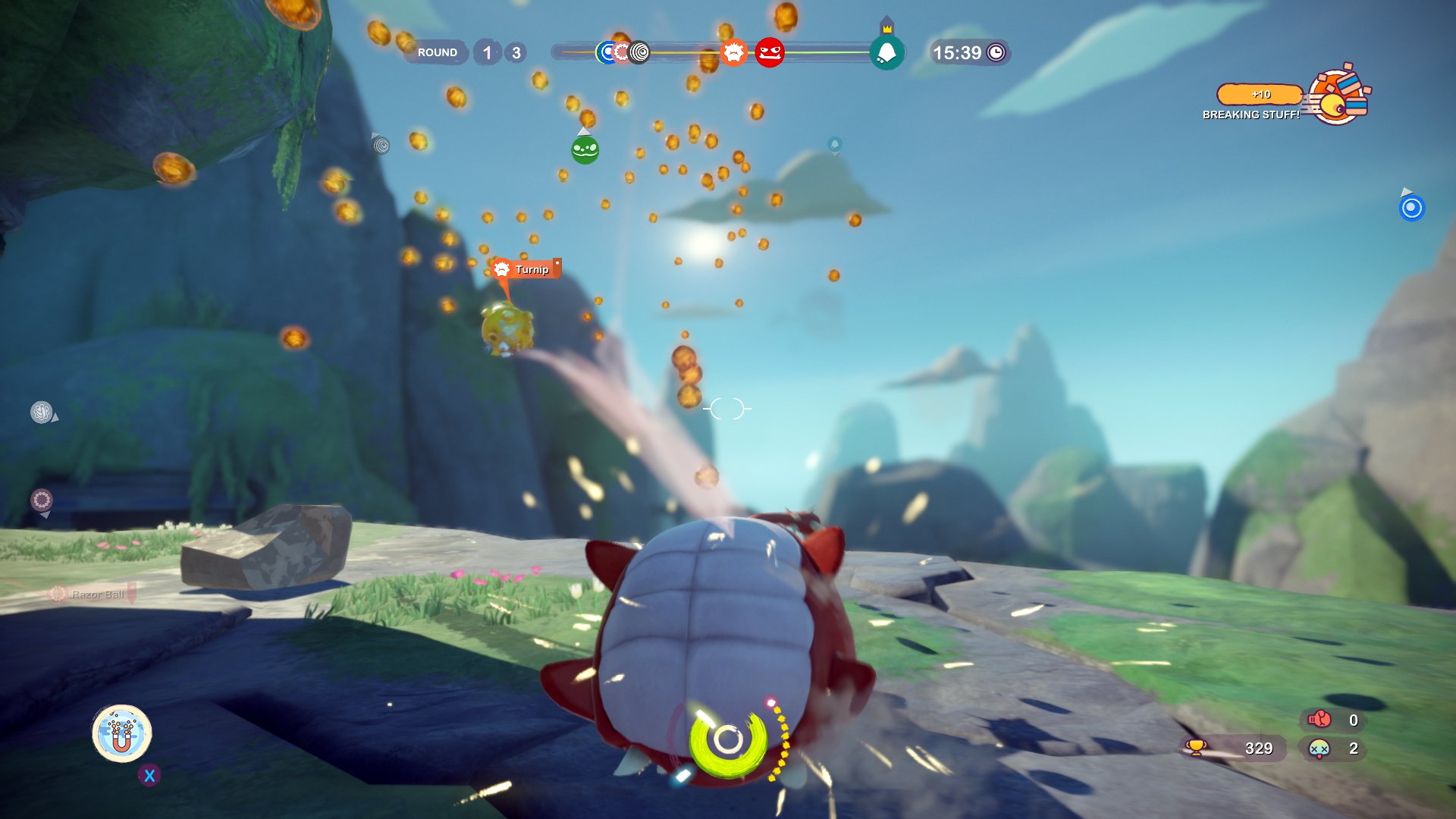Expand the ROUND 1 of 3 indicator
This screenshot has width=1456, height=819.
pyautogui.click(x=459, y=52)
